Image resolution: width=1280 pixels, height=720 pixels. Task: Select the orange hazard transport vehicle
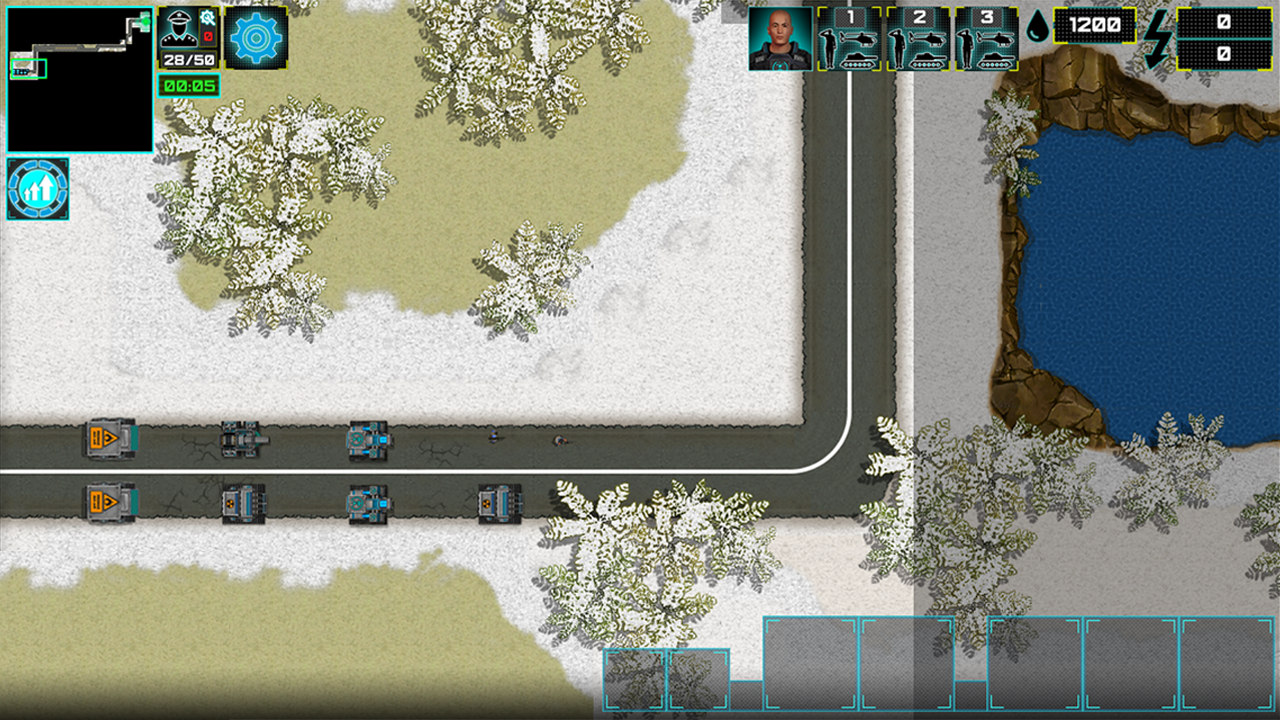coord(108,435)
